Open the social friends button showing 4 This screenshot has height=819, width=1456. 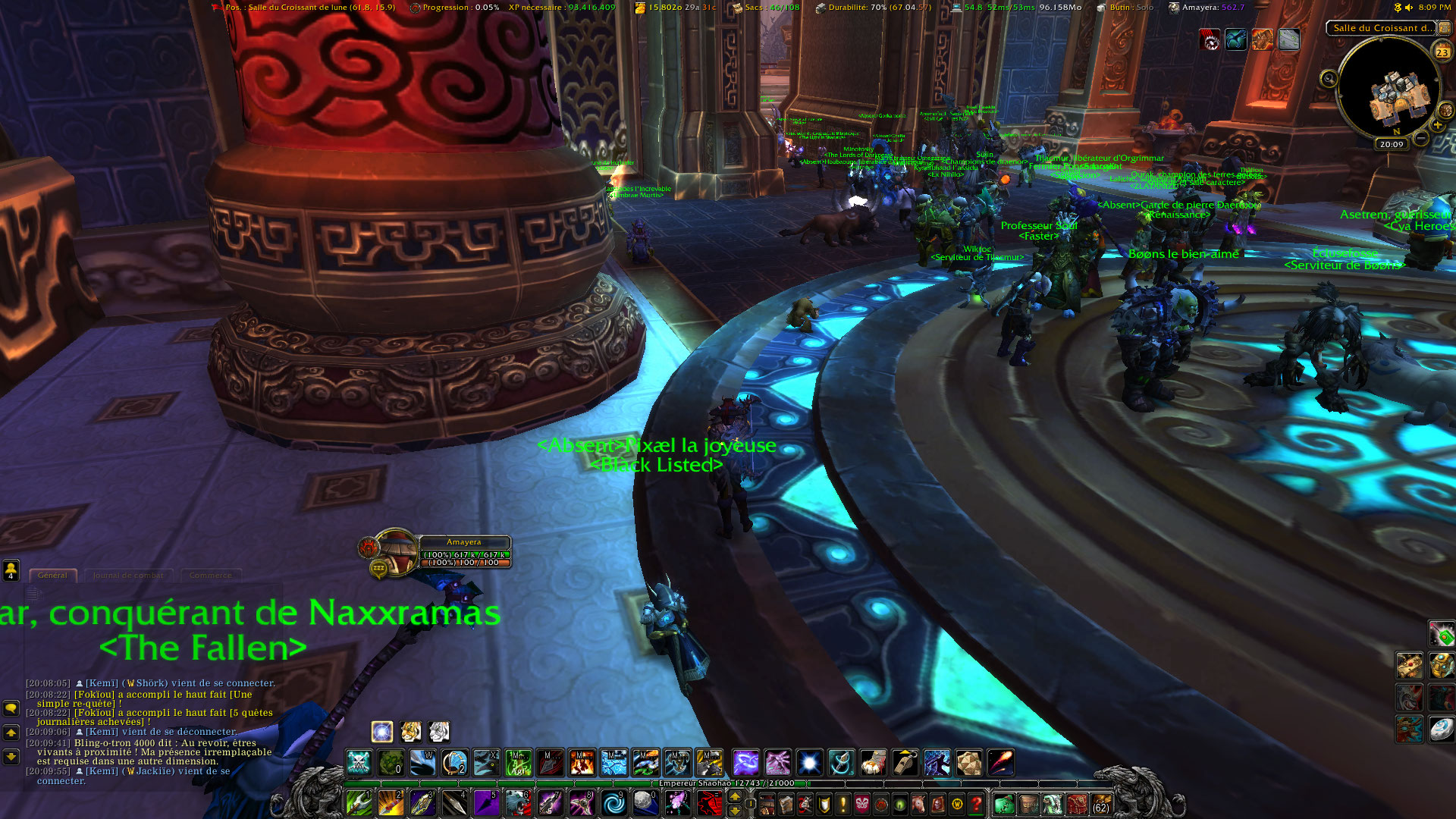coord(11,570)
